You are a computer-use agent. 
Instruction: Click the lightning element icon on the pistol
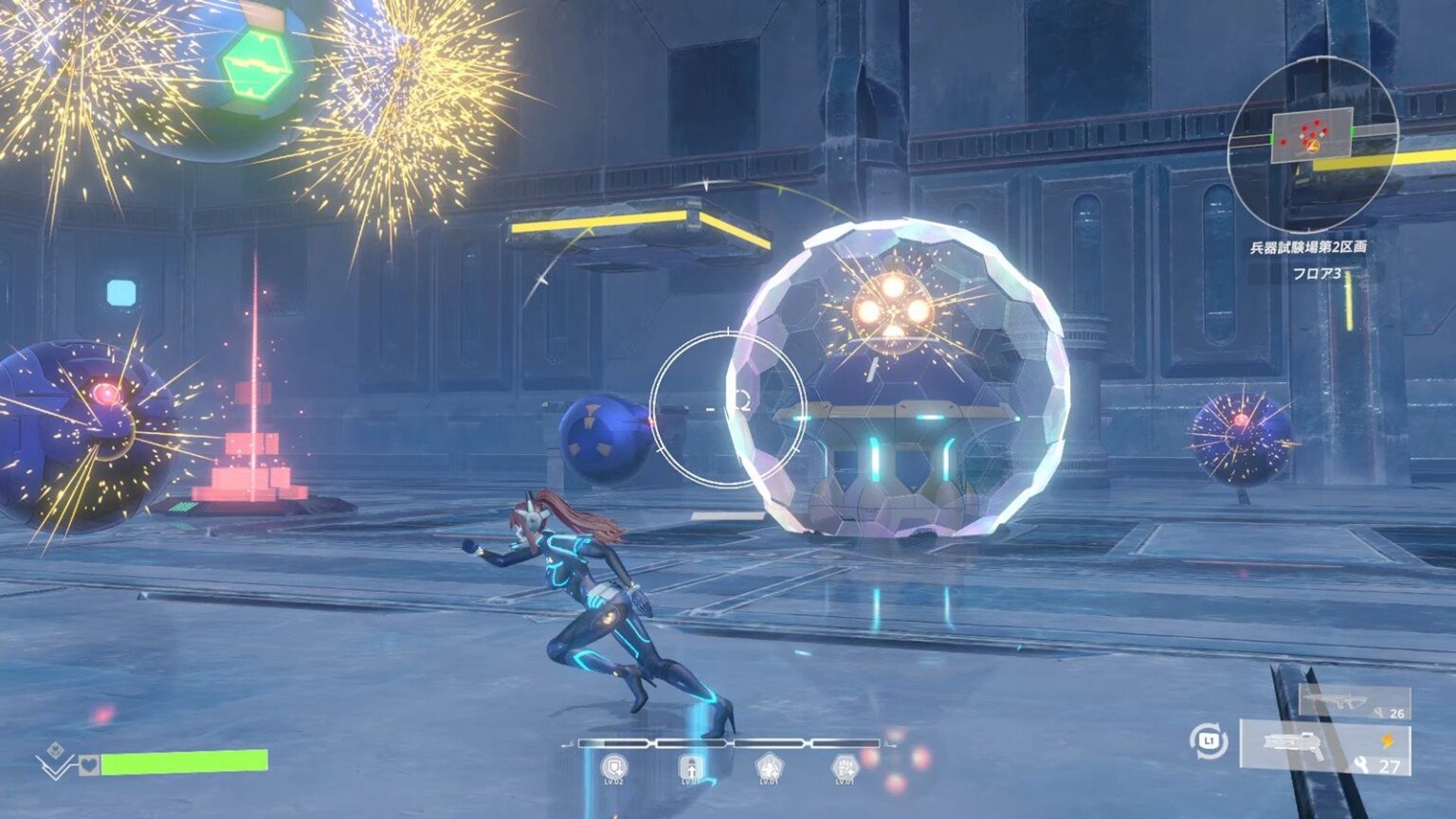[1388, 741]
